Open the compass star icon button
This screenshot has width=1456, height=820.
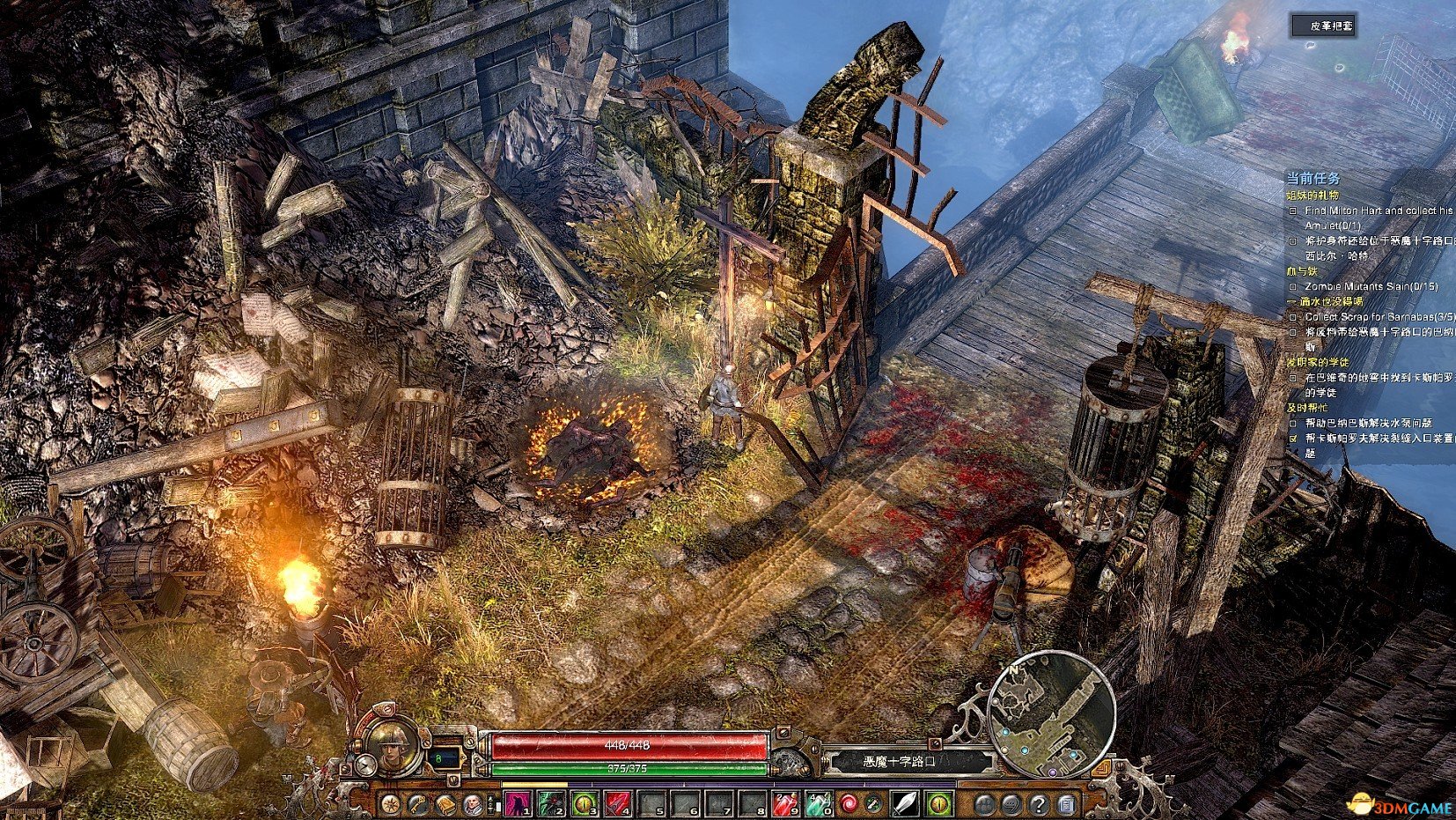tap(390, 804)
